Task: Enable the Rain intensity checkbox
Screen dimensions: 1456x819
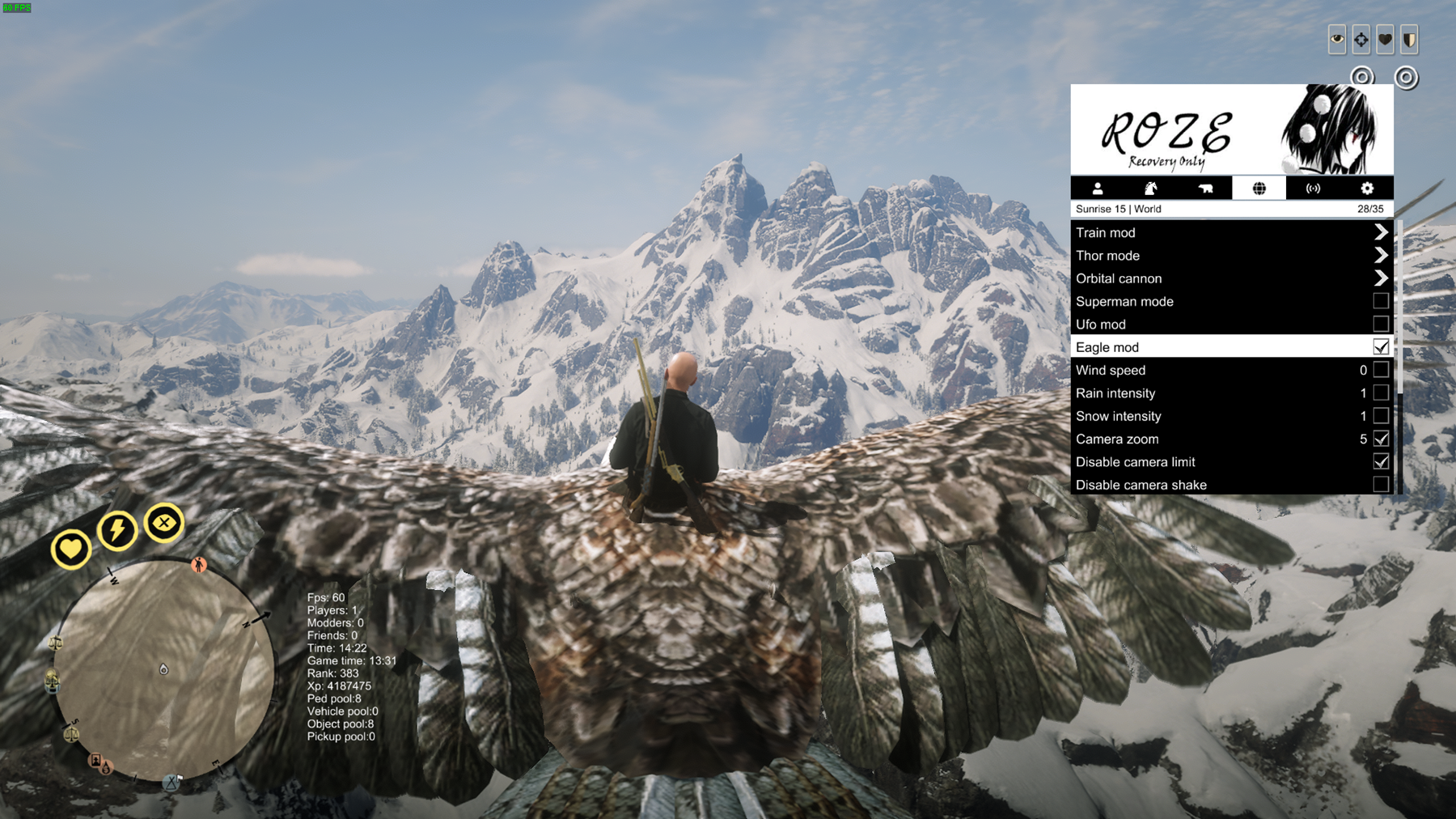Action: (x=1381, y=393)
